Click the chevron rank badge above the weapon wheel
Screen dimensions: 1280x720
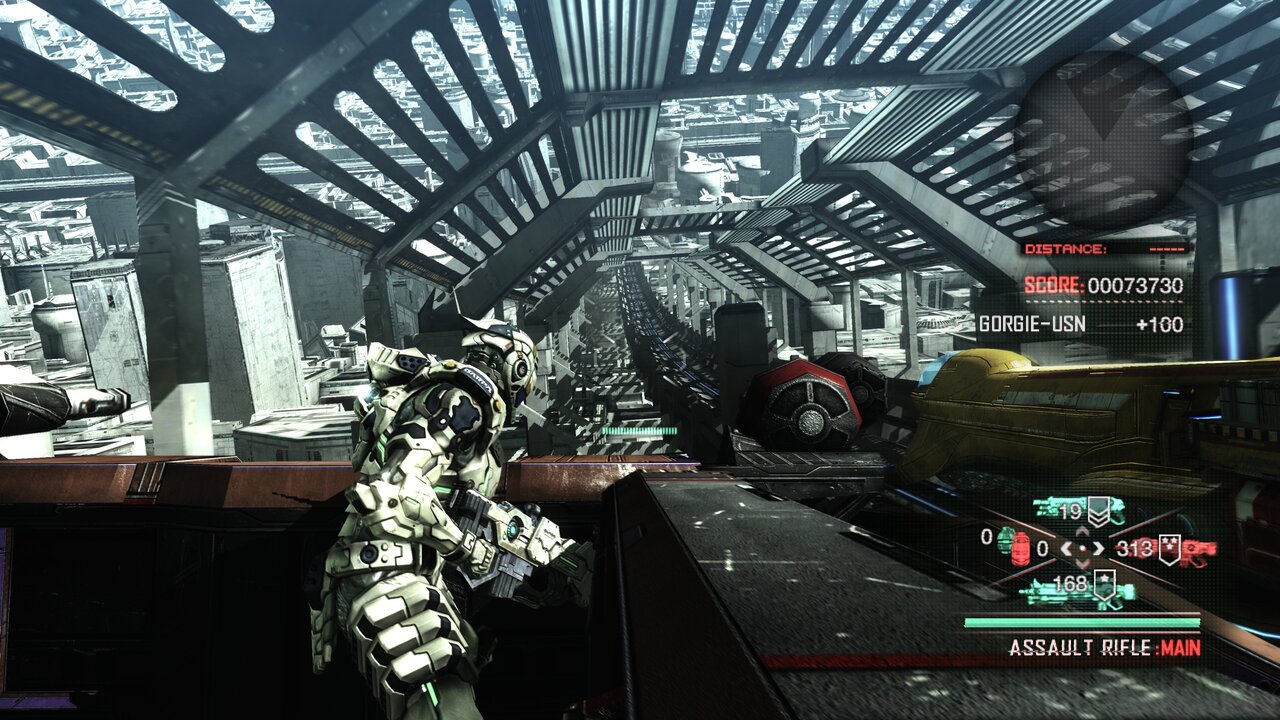click(x=1099, y=512)
